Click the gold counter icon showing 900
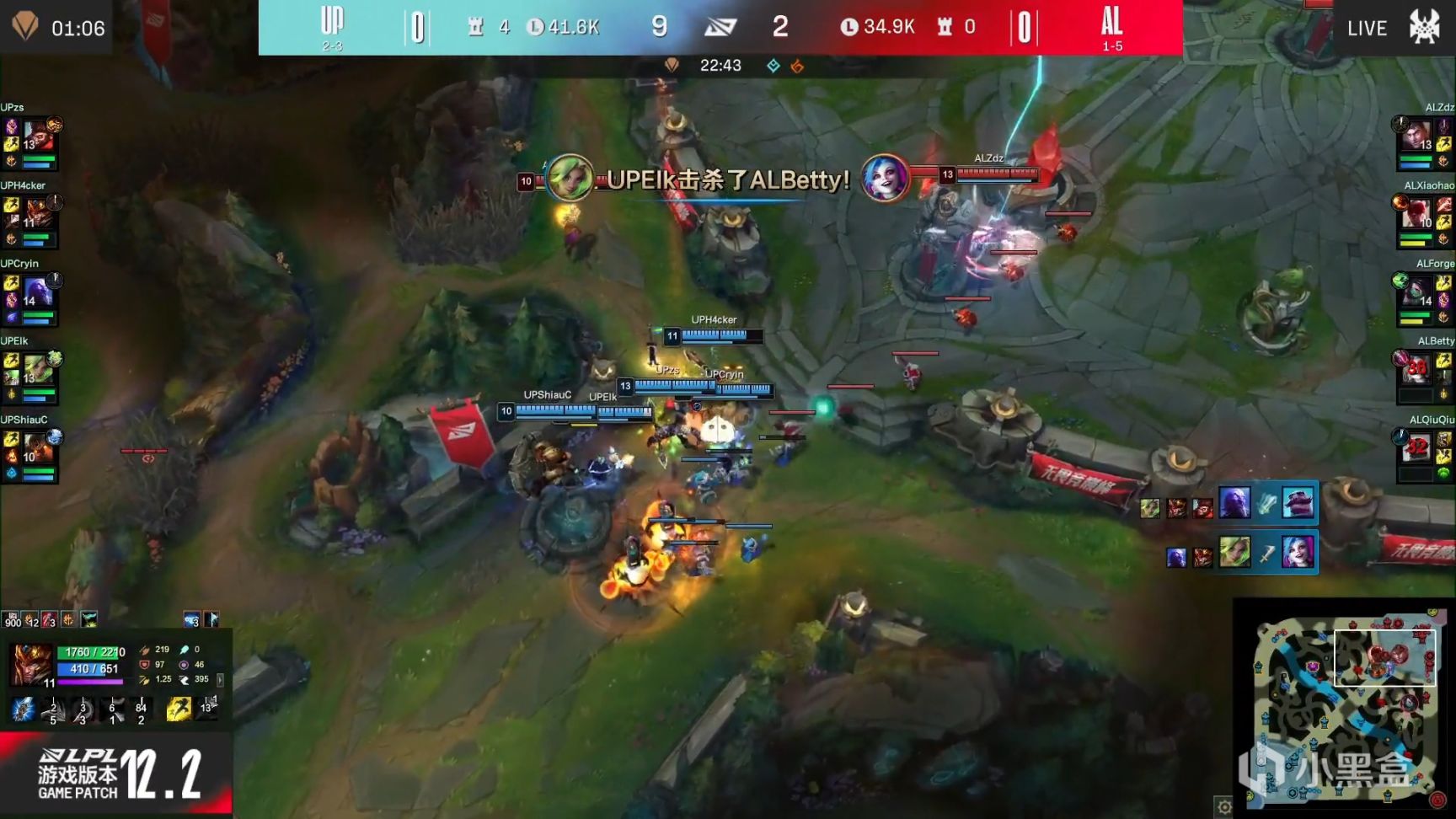This screenshot has height=819, width=1456. point(12,622)
